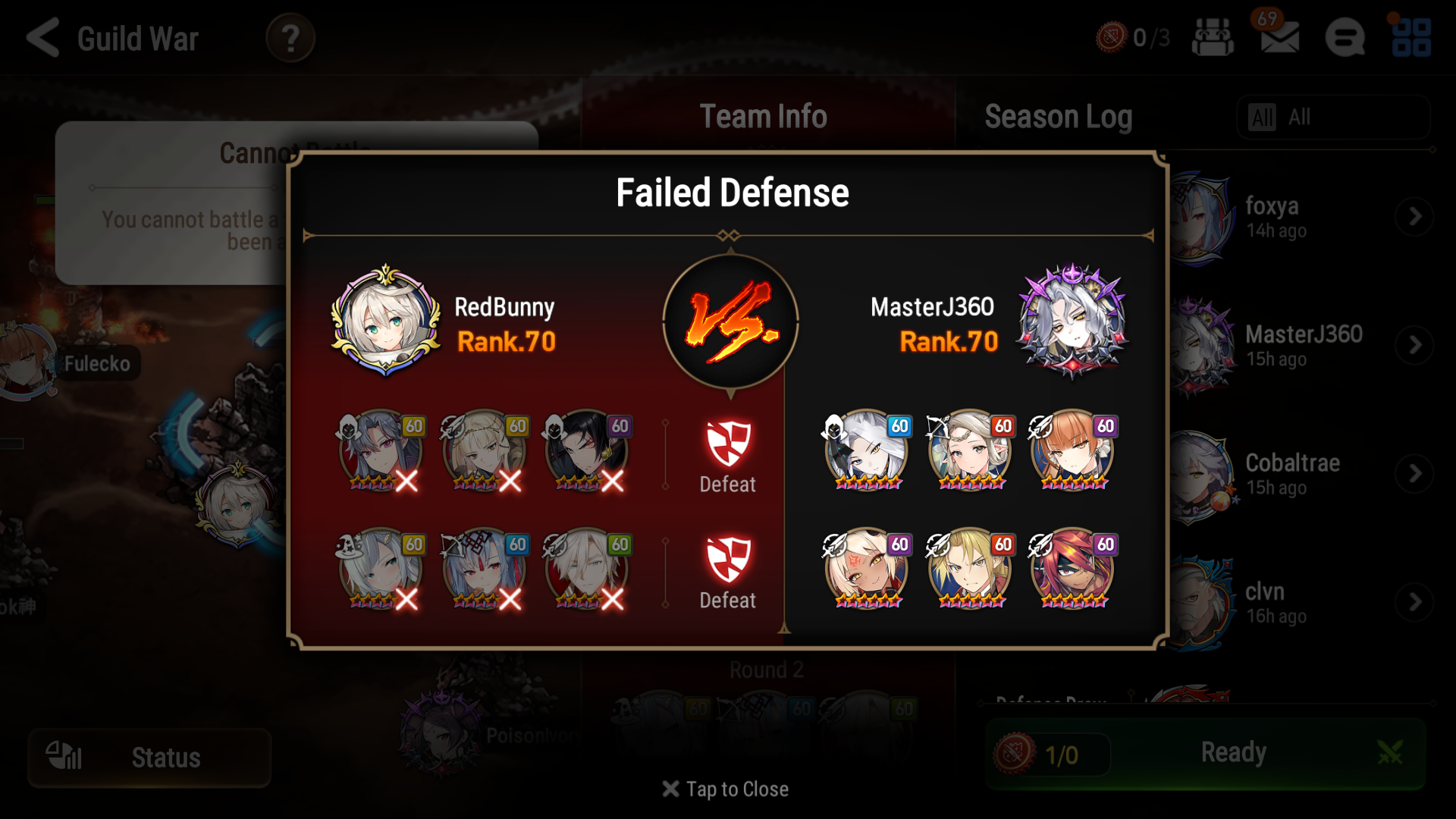Screen dimensions: 1456x819
Task: Toggle the Ready state for battle
Action: click(x=1234, y=753)
